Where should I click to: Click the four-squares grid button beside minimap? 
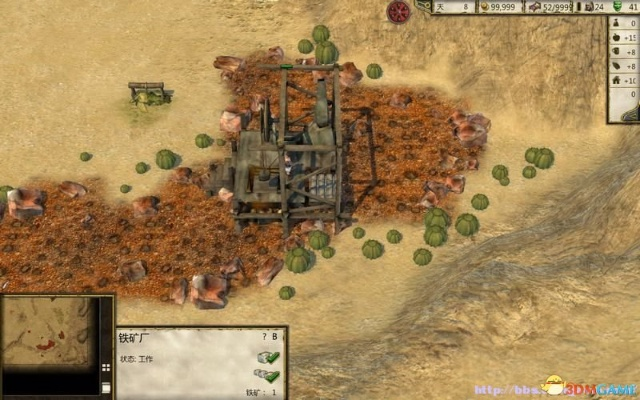(107, 370)
